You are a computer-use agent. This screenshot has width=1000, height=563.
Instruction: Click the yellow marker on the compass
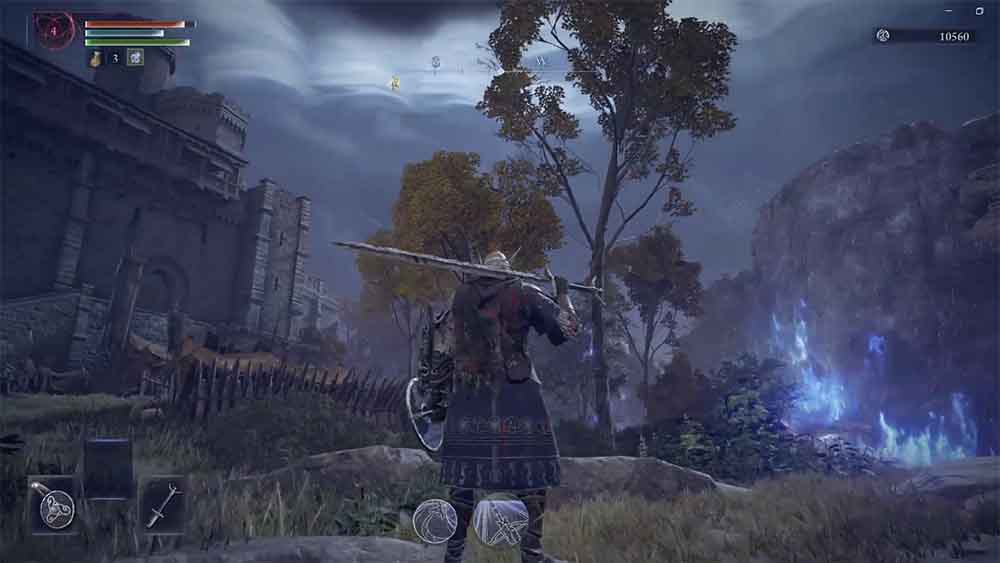[x=396, y=84]
